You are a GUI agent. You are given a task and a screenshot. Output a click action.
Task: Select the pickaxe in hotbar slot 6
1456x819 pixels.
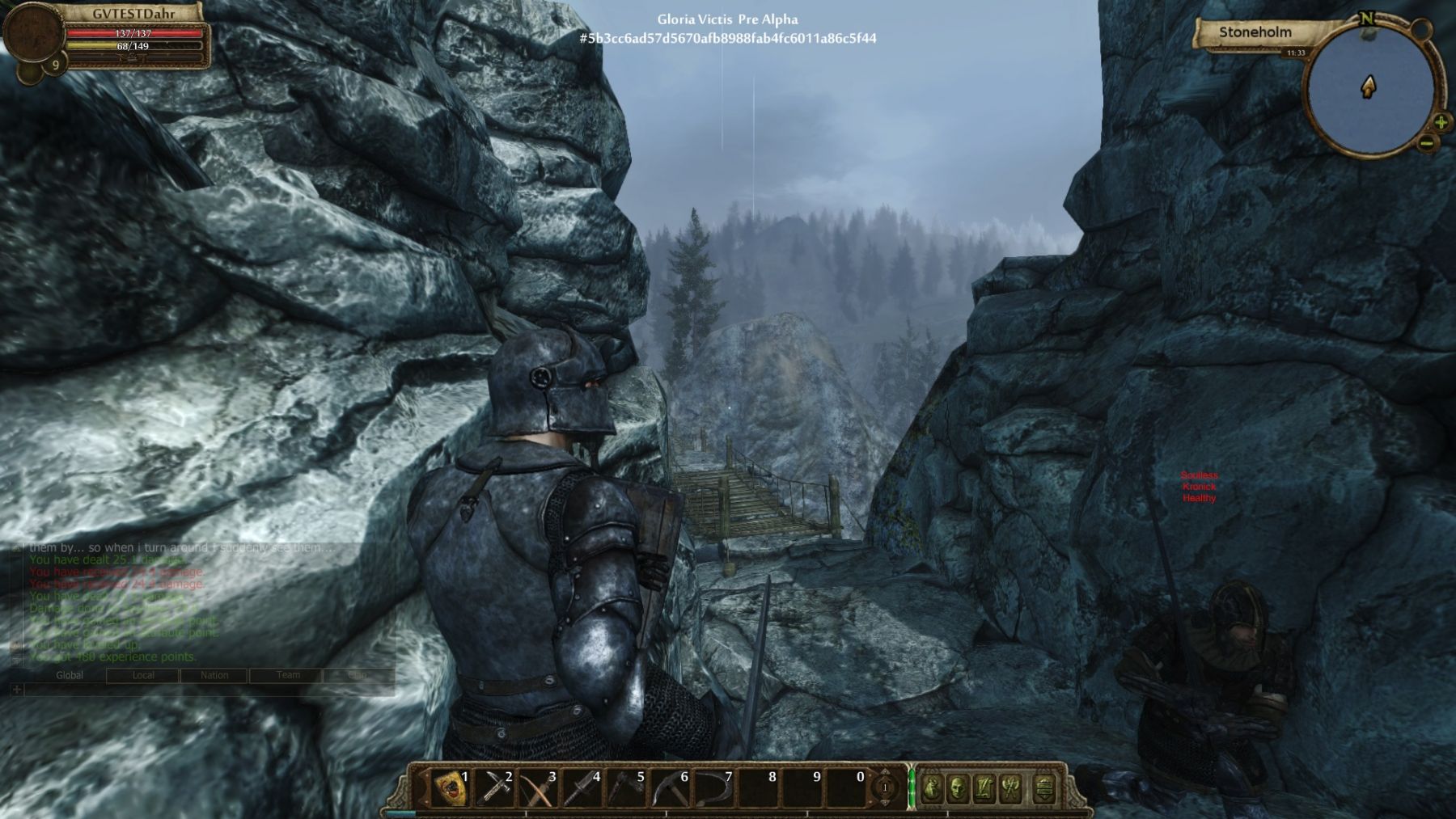coord(670,788)
